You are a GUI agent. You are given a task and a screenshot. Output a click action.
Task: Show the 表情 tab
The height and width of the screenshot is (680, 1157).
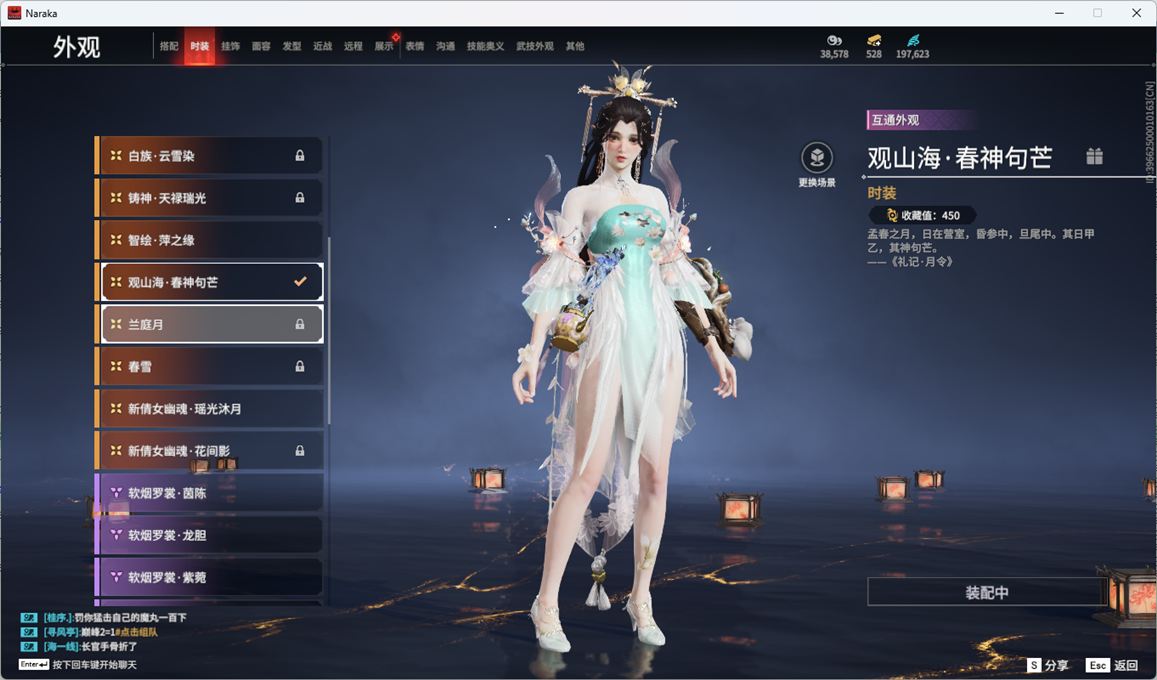[414, 46]
